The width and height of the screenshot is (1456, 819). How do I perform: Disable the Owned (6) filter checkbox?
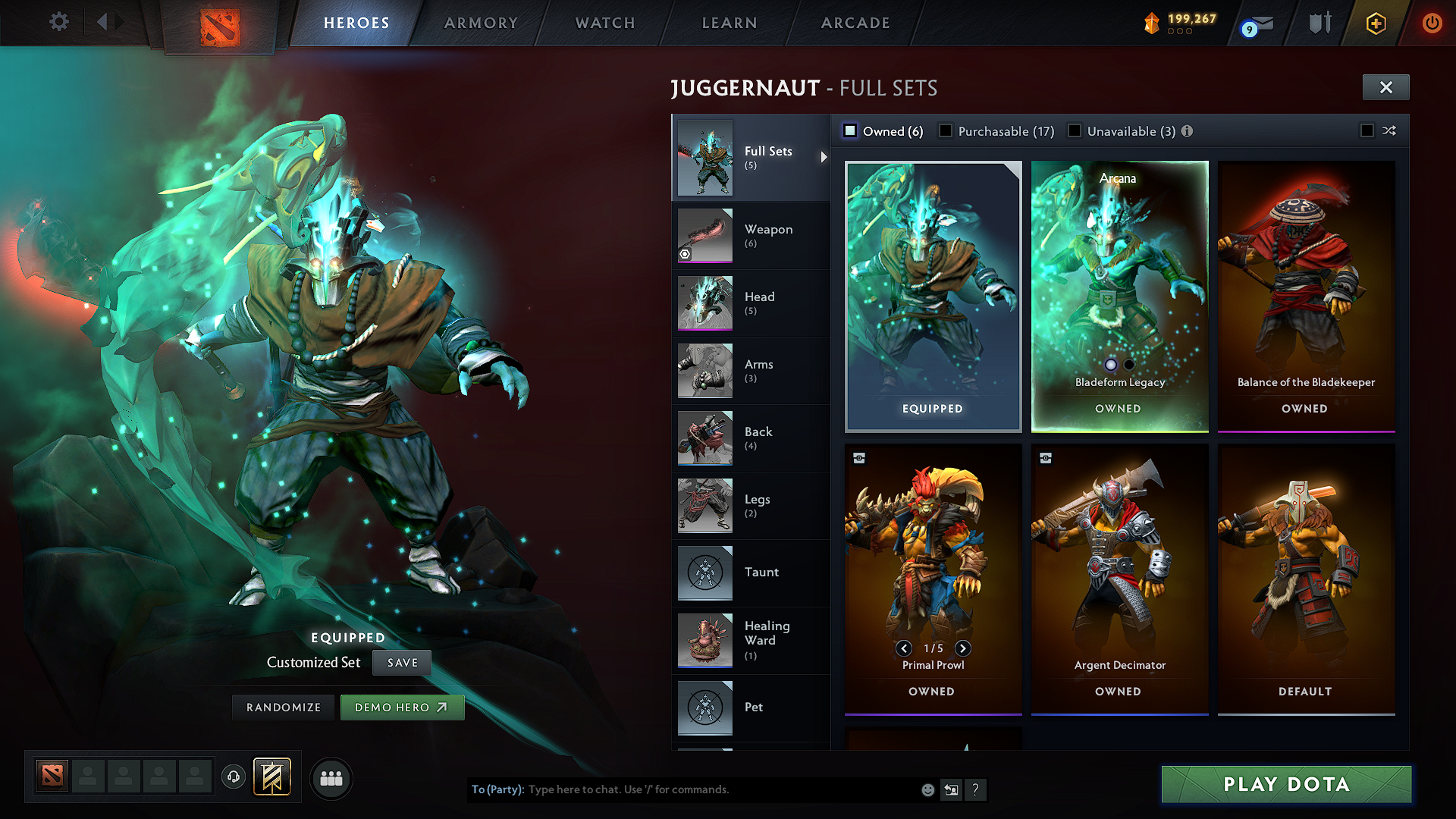[x=851, y=130]
